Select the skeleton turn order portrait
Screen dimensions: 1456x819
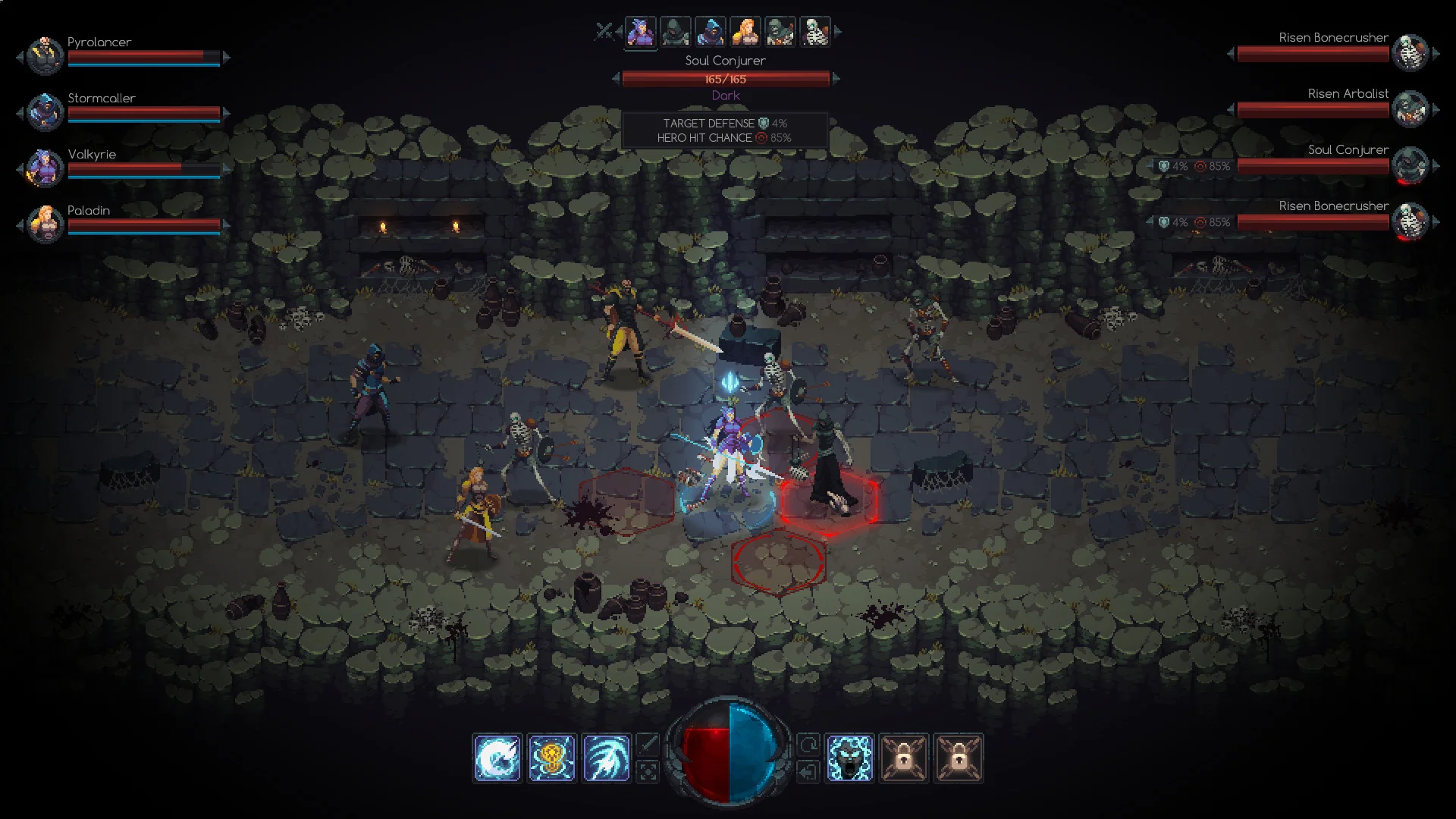pyautogui.click(x=815, y=32)
